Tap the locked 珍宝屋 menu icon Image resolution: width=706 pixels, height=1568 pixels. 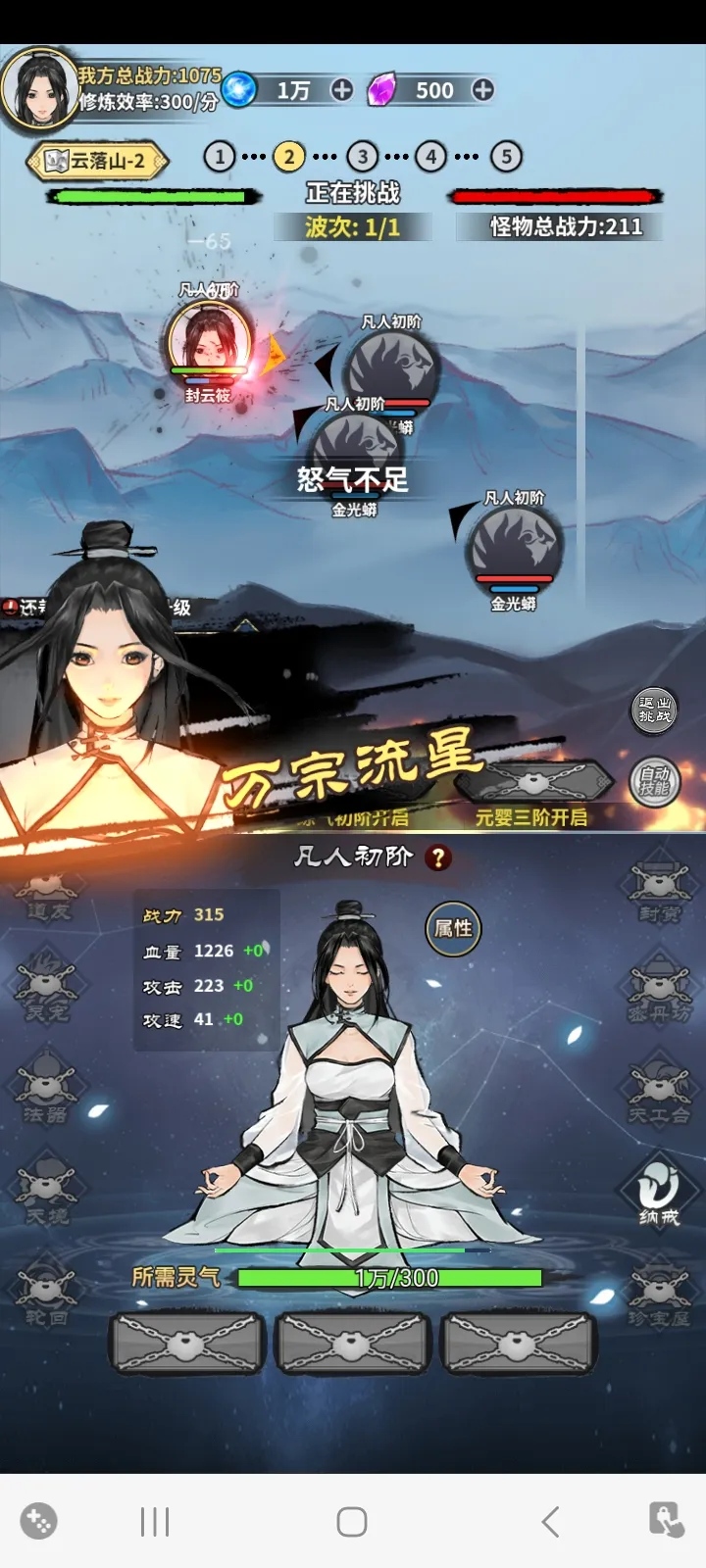pyautogui.click(x=659, y=1296)
